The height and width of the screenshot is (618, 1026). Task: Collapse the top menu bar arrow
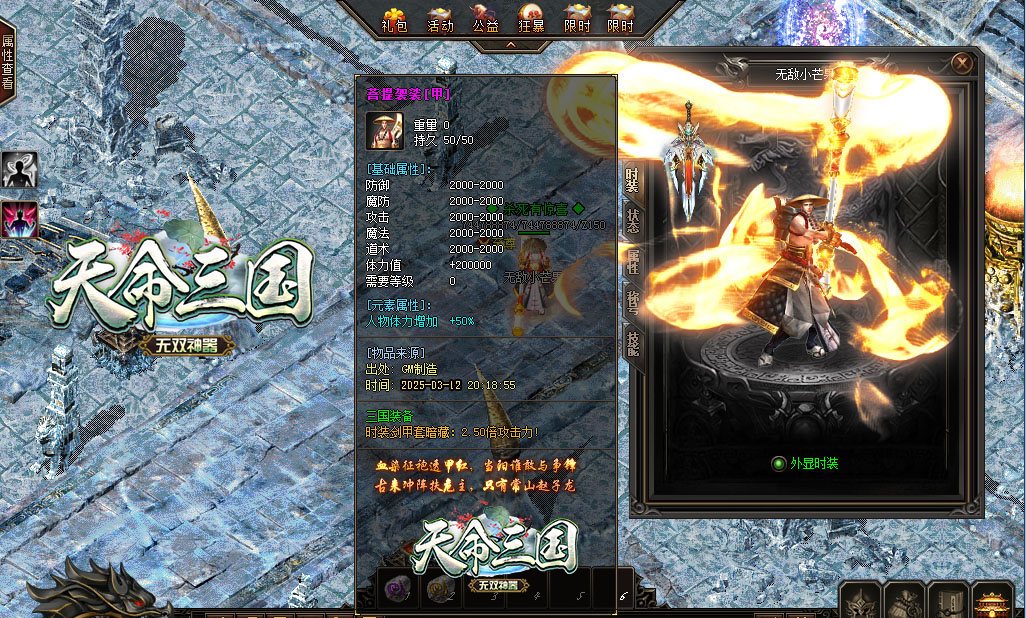coord(510,45)
